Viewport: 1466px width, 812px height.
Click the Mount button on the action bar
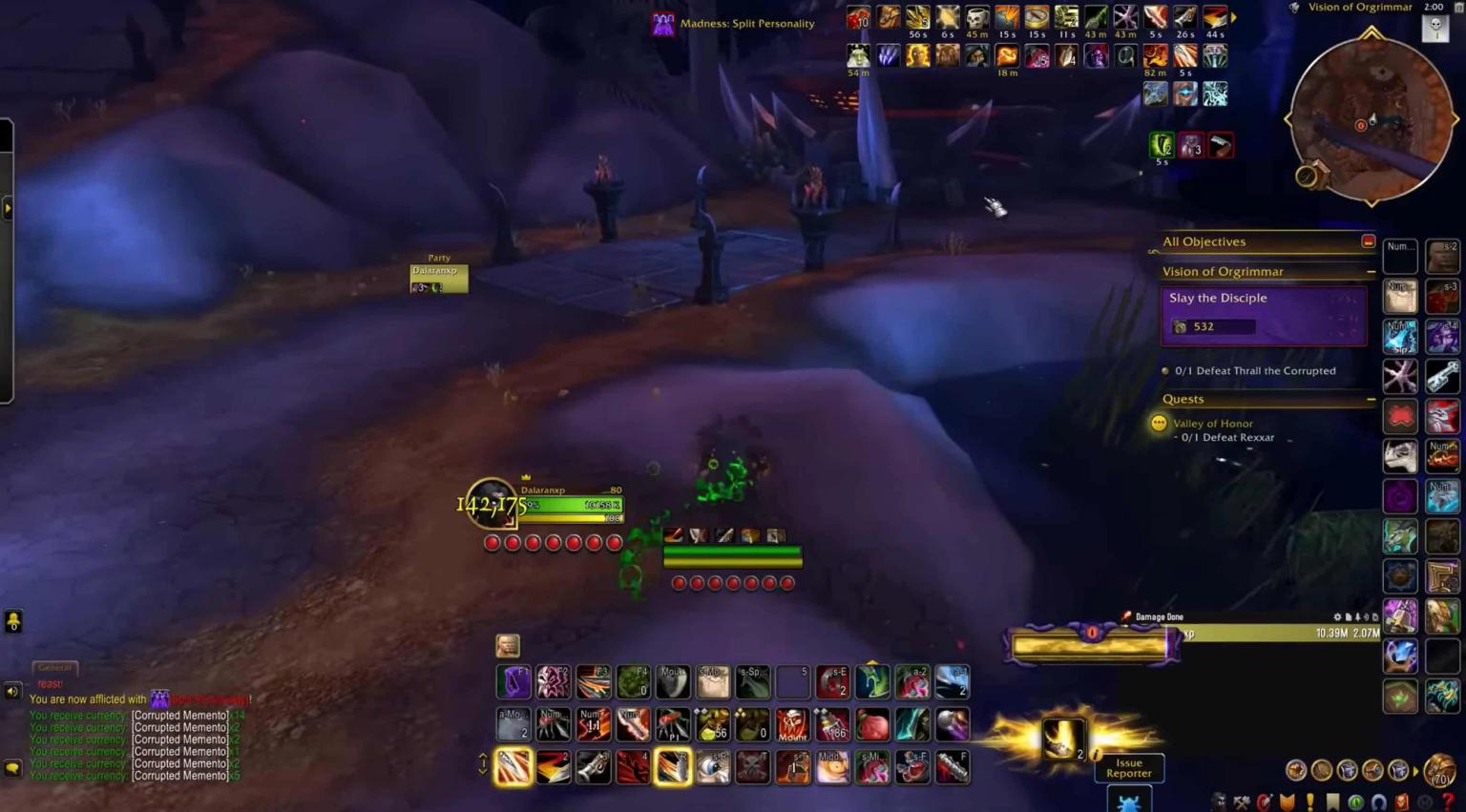(x=791, y=725)
